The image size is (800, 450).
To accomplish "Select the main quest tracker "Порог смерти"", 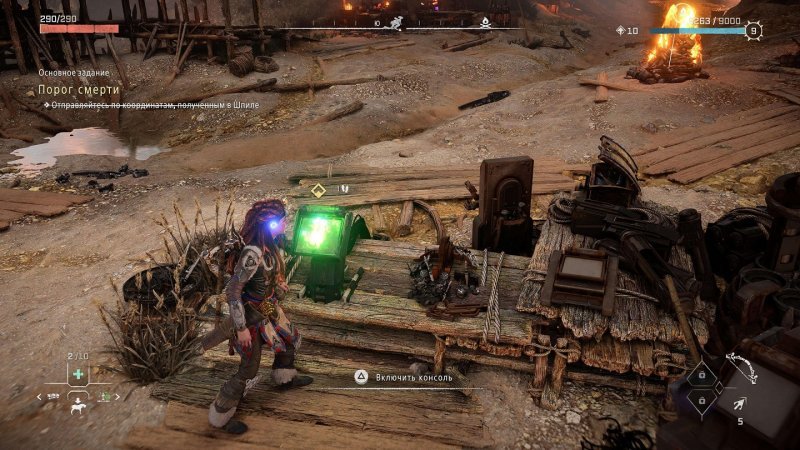I will 79,90.
